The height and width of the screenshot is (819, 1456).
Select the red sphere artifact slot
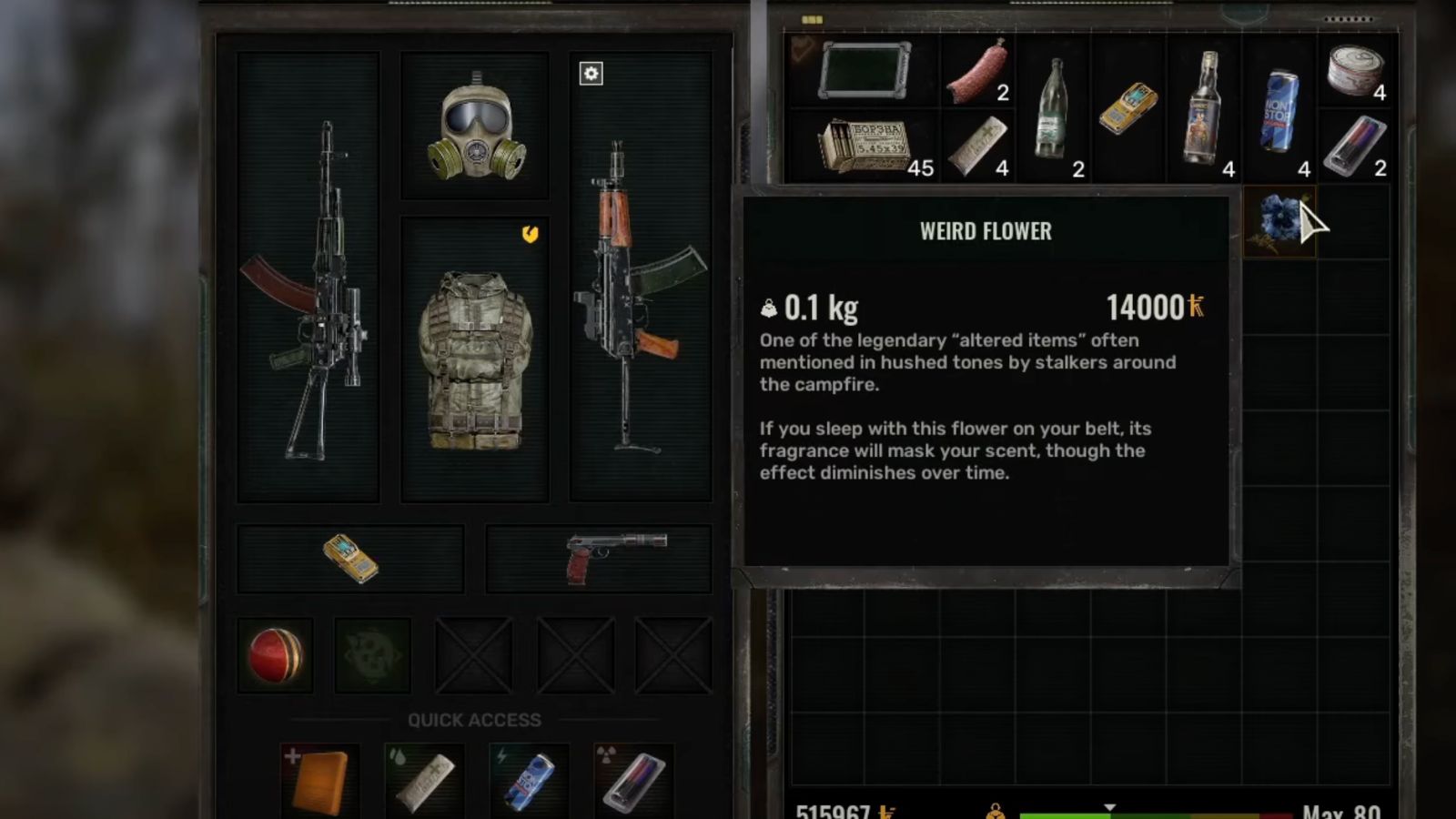pyautogui.click(x=276, y=655)
